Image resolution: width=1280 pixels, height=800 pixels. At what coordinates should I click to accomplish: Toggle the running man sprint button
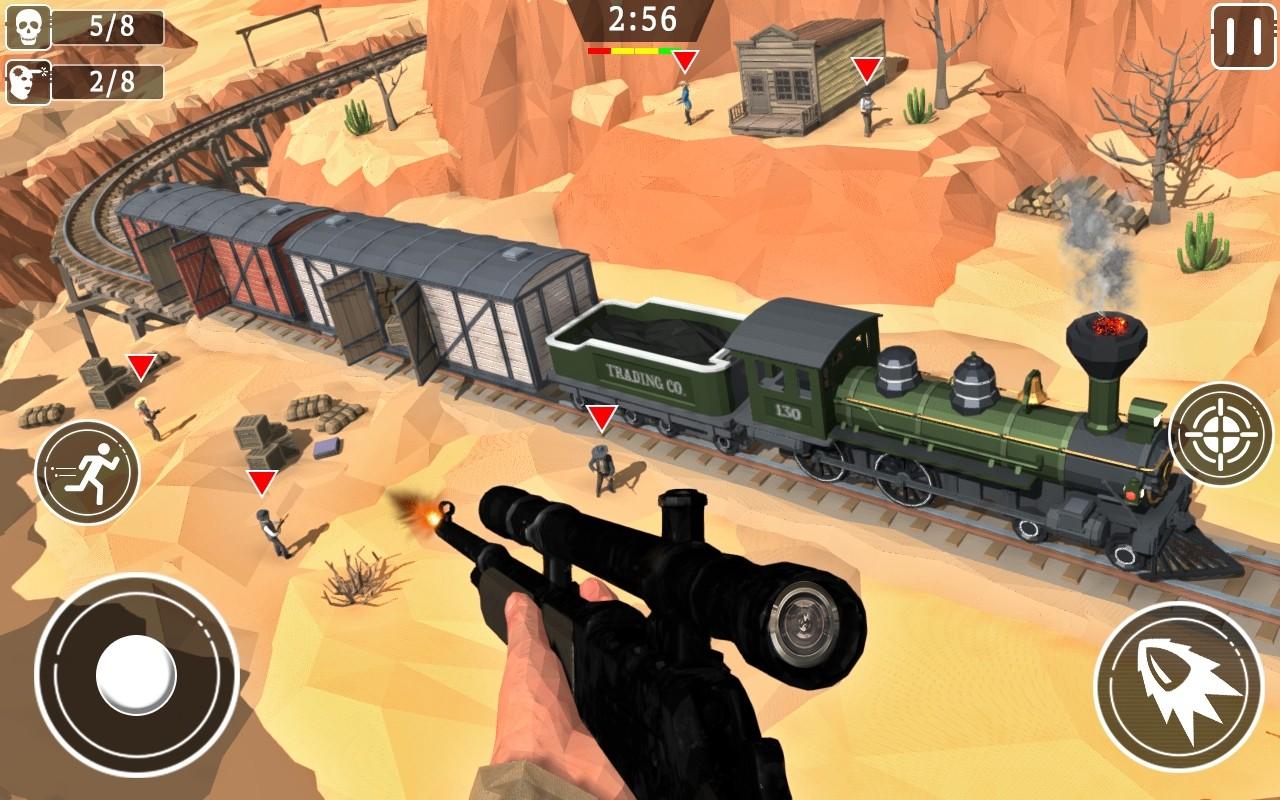[87, 472]
